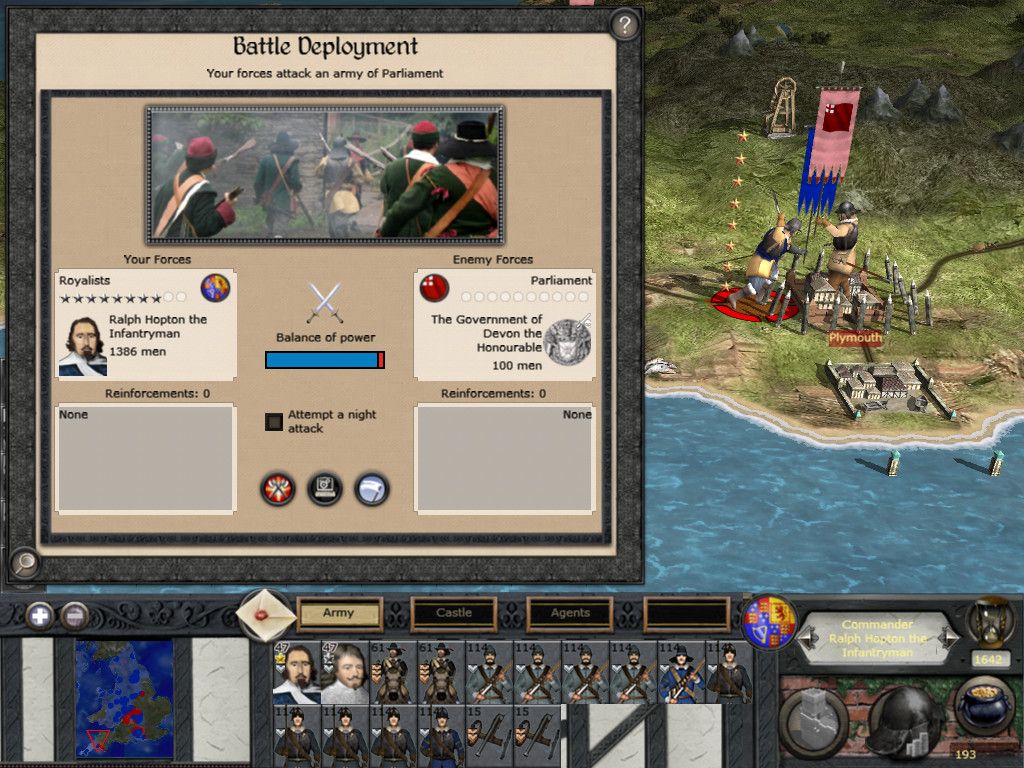This screenshot has height=768, width=1024.
Task: Select the blue-coated musketeer unit card
Action: click(684, 672)
